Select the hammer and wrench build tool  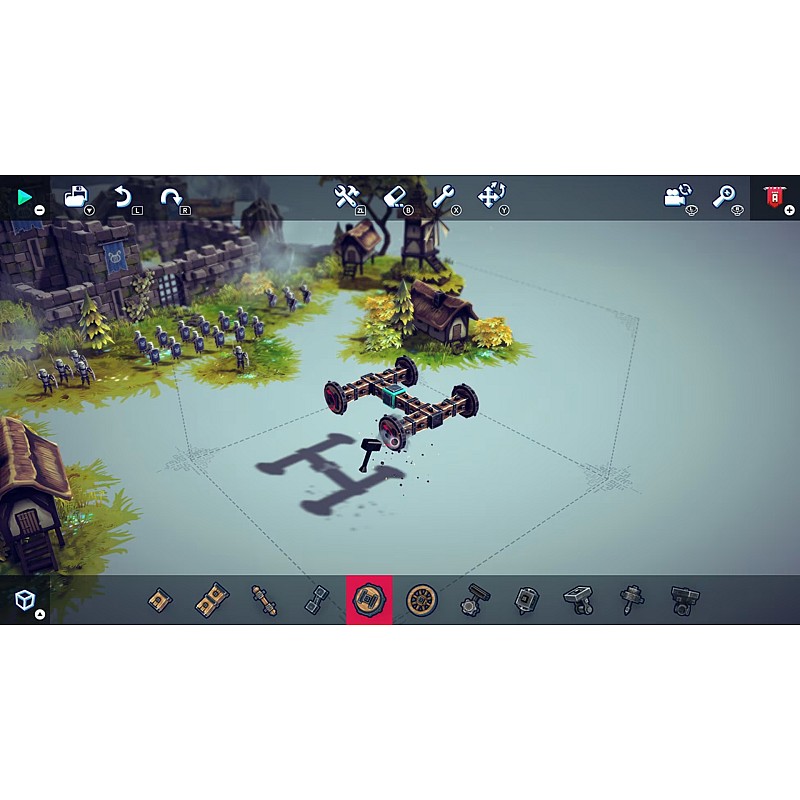pyautogui.click(x=347, y=197)
